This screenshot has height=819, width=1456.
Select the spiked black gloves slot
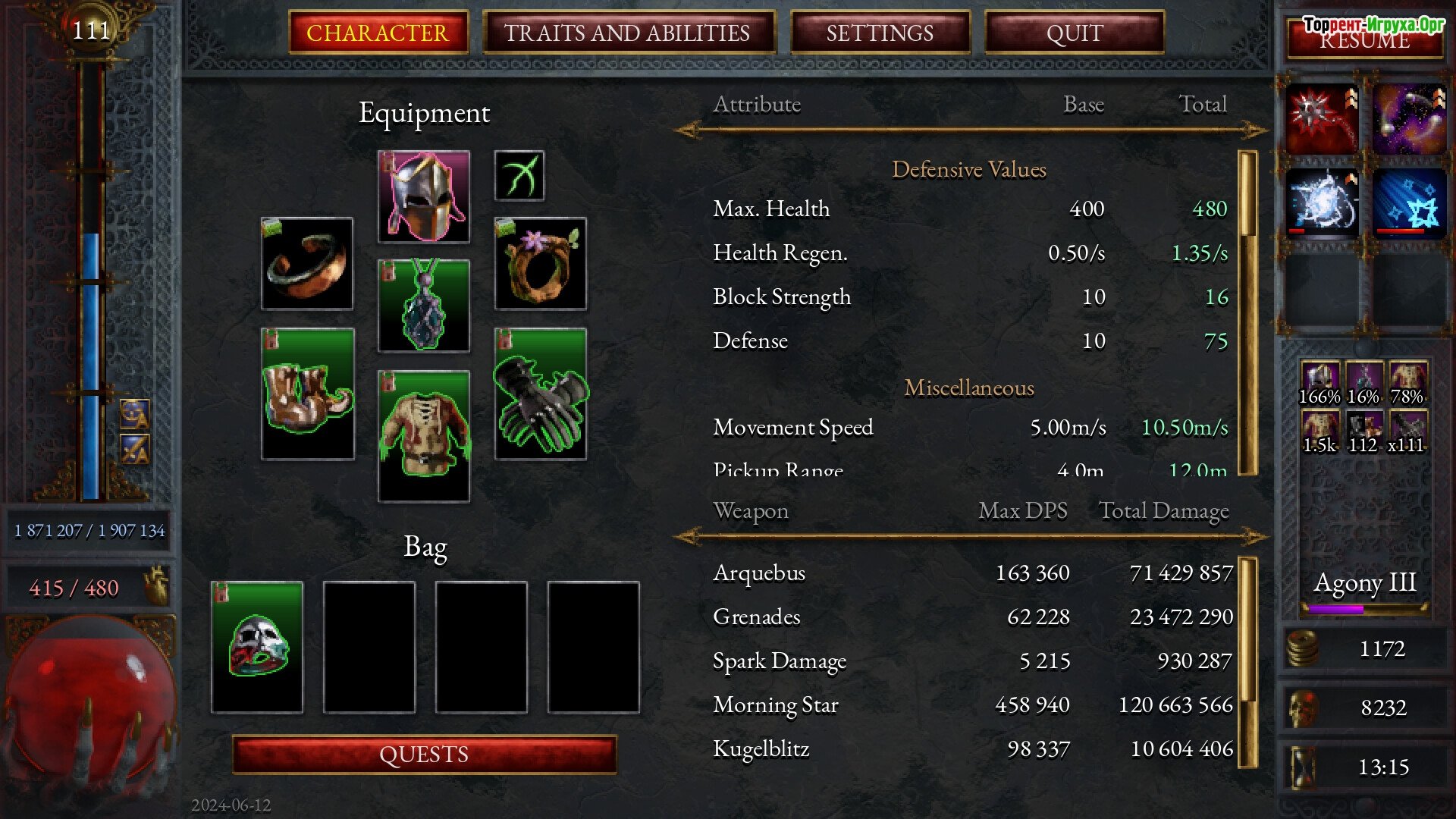(x=540, y=394)
